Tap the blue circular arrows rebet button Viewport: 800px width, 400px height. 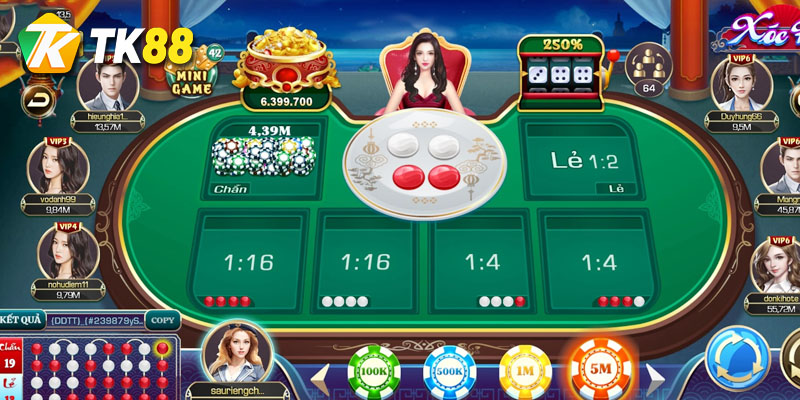[x=738, y=357]
